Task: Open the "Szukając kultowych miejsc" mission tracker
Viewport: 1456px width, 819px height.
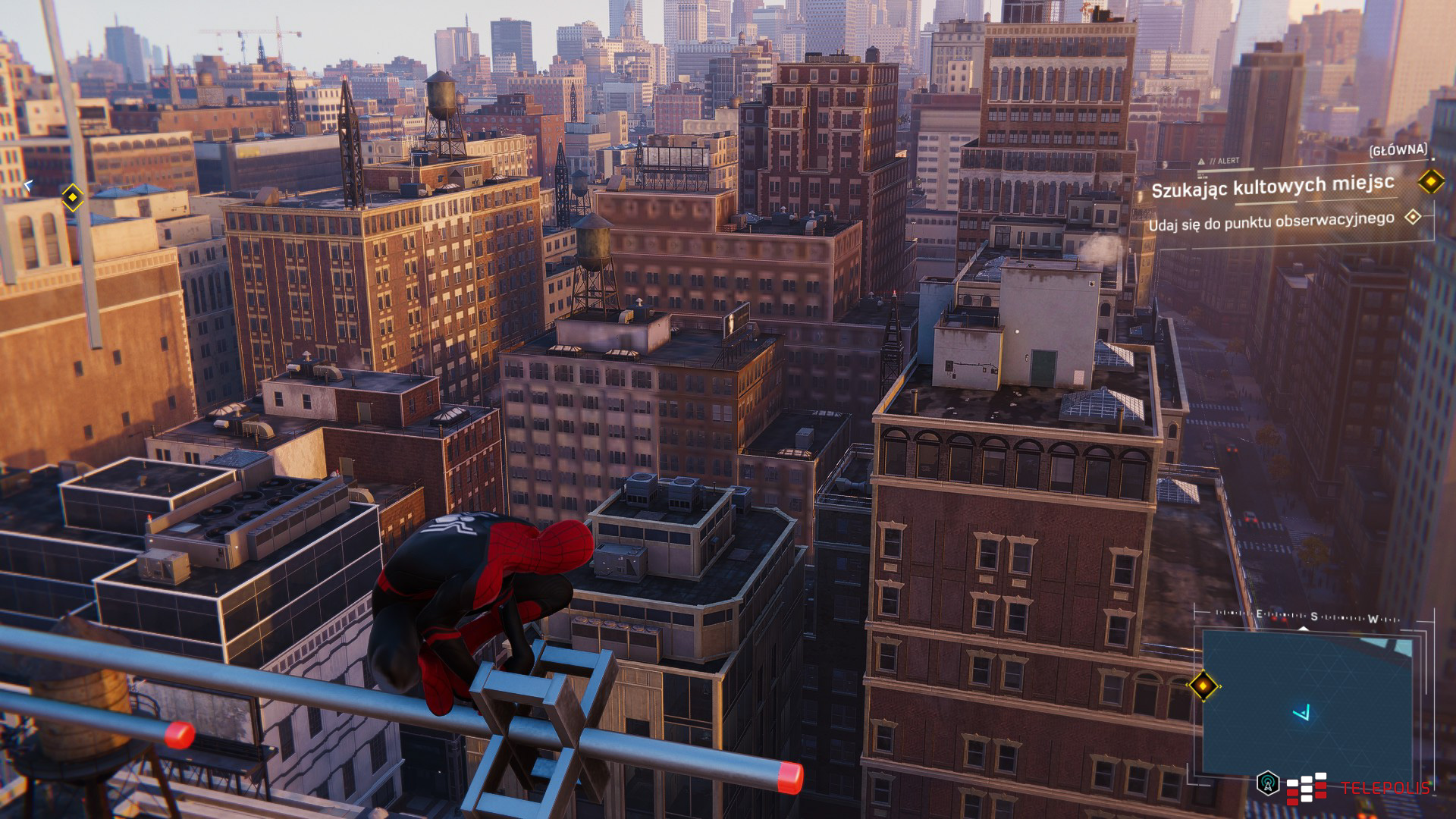Action: (x=1272, y=186)
